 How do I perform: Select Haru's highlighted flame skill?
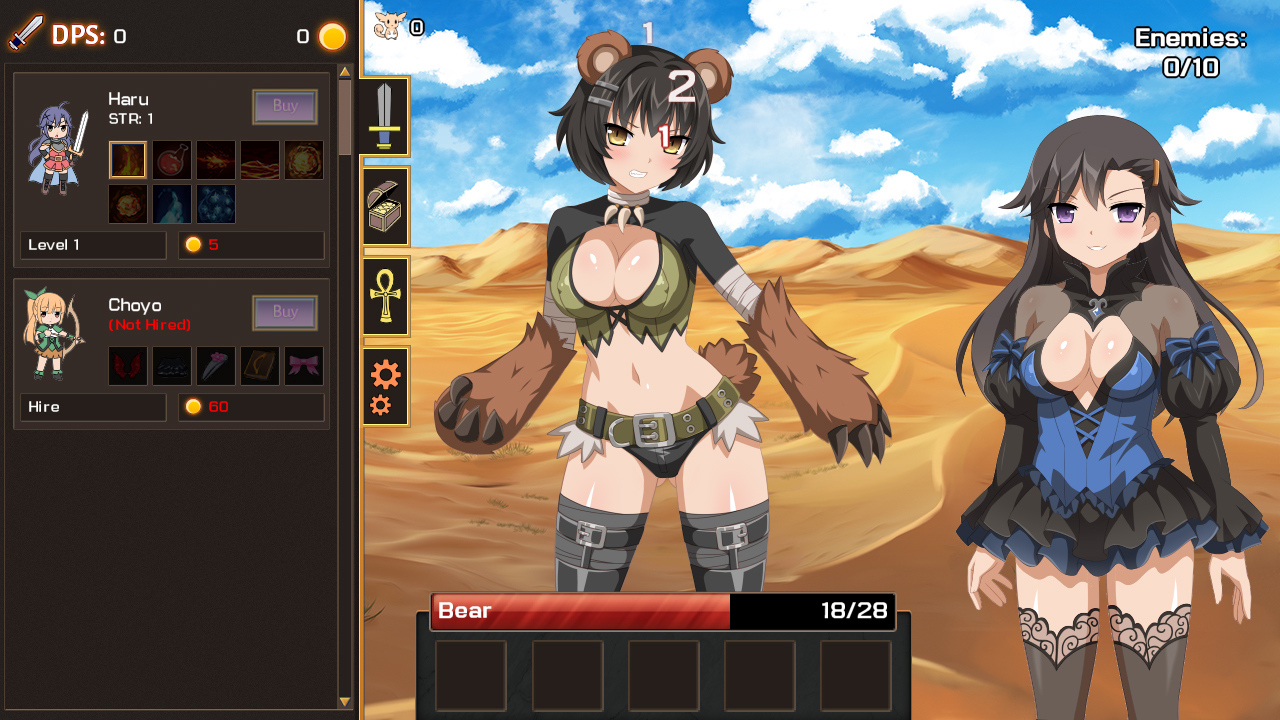128,159
